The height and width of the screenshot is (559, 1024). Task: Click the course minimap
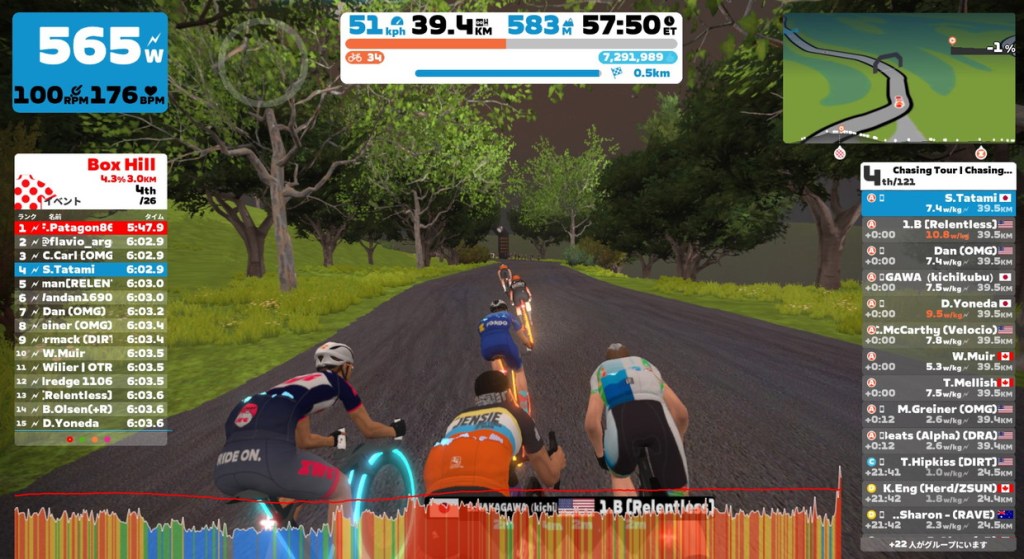click(x=898, y=80)
